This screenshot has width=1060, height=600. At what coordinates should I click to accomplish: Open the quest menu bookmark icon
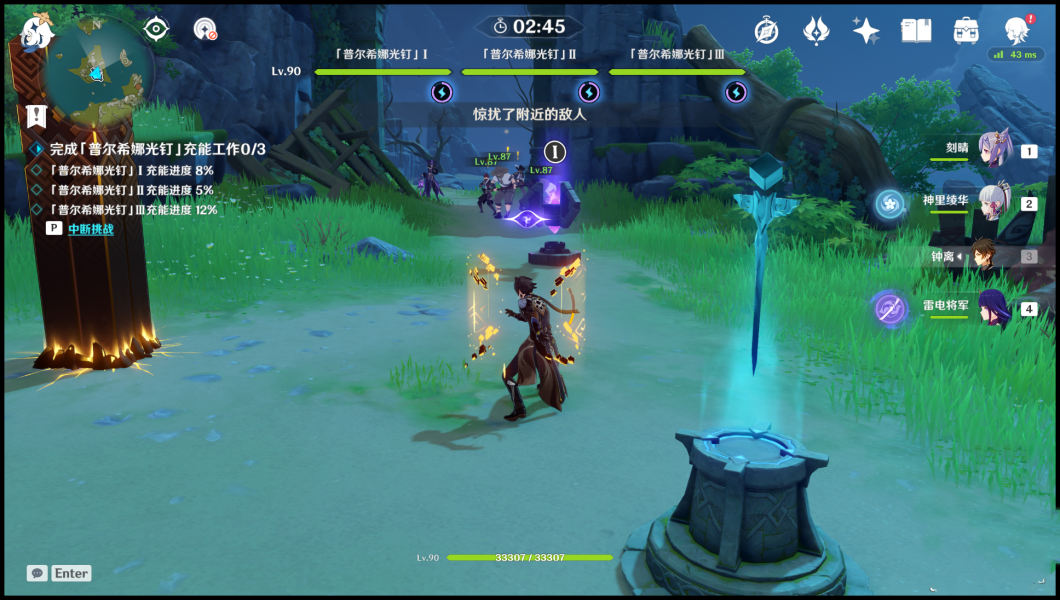click(x=37, y=116)
